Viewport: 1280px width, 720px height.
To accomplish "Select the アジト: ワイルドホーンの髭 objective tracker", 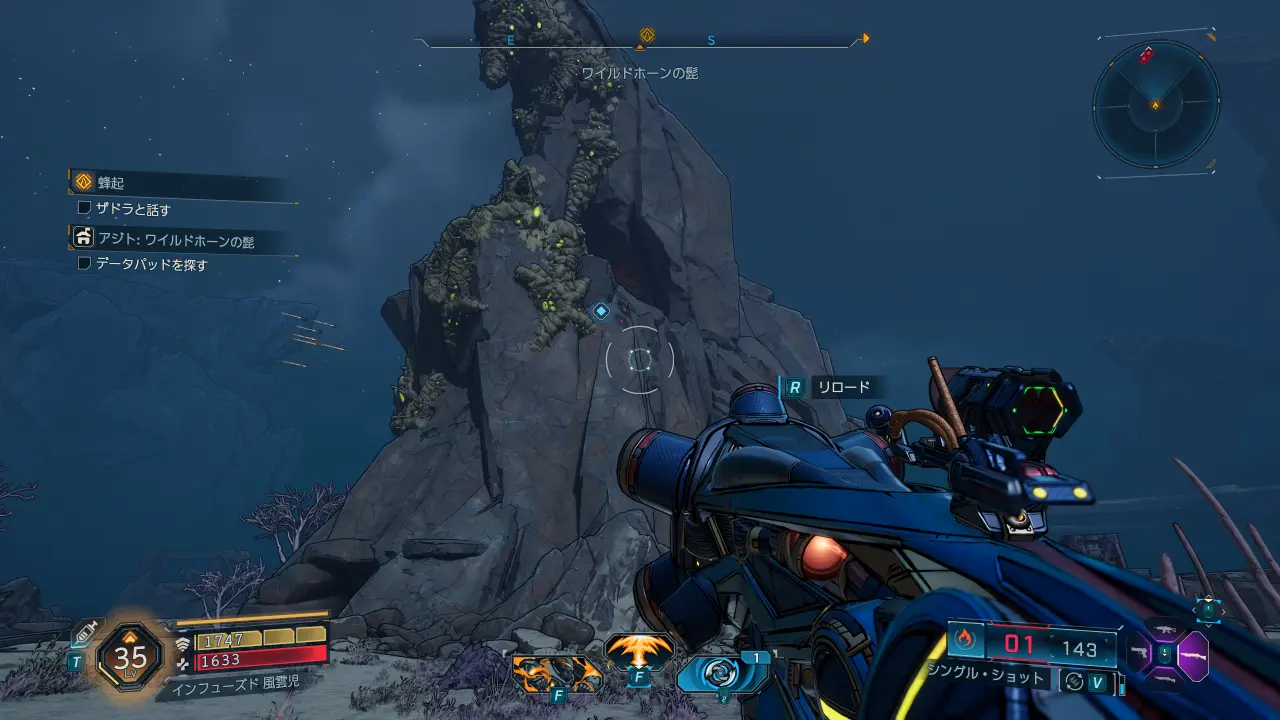I will [175, 239].
